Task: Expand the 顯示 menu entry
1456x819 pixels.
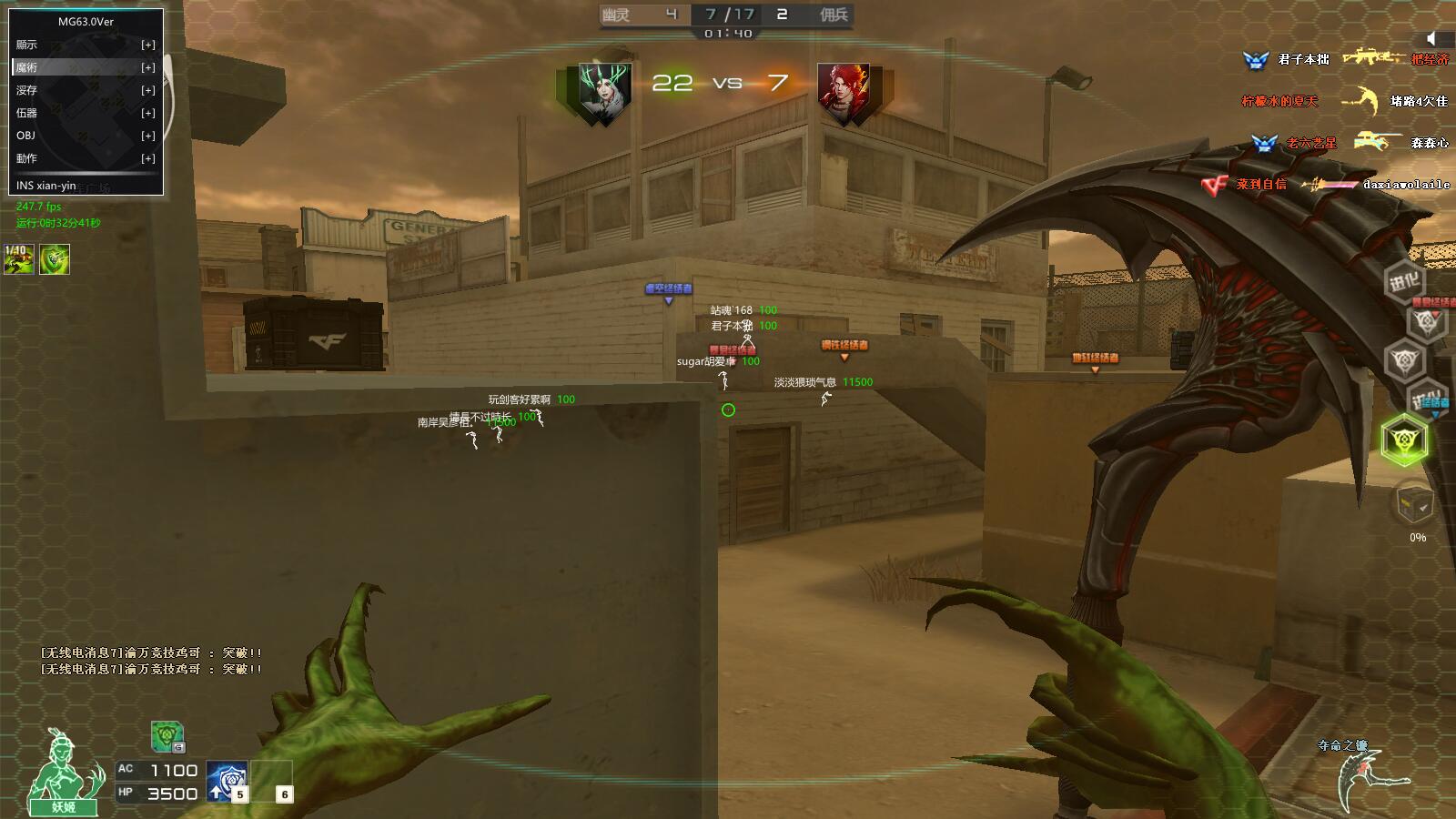Action: point(86,45)
